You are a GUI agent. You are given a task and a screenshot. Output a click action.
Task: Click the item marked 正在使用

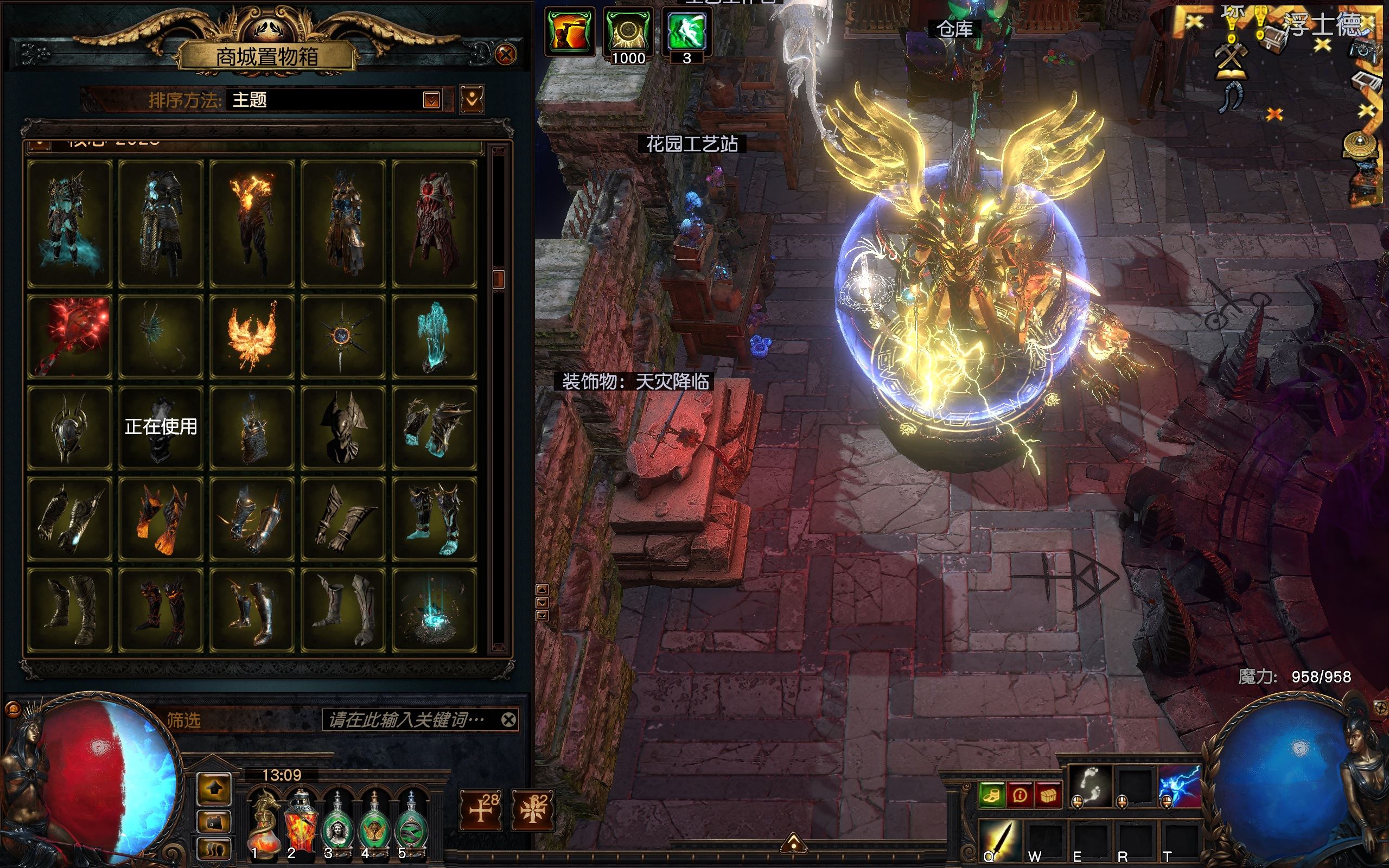click(x=161, y=427)
